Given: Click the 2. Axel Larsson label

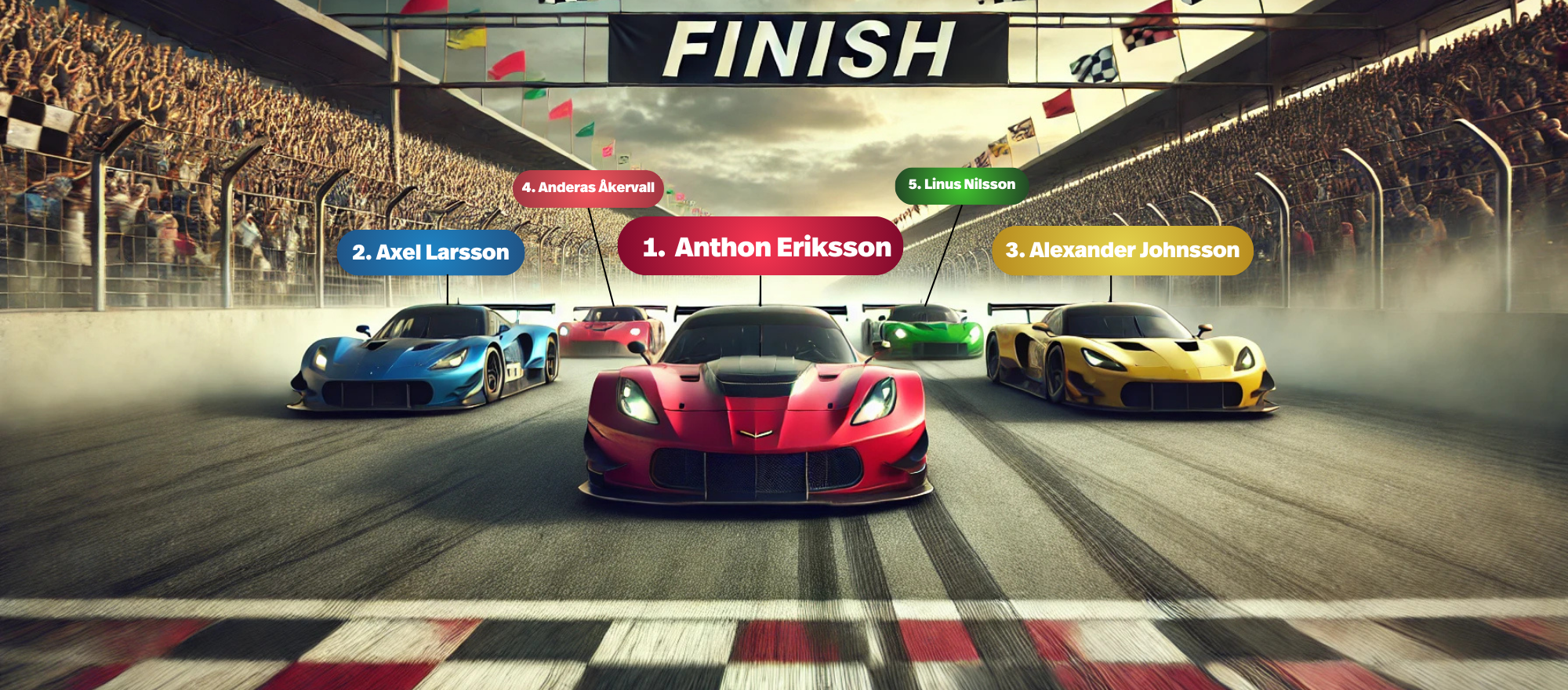Looking at the screenshot, I should pos(430,252).
